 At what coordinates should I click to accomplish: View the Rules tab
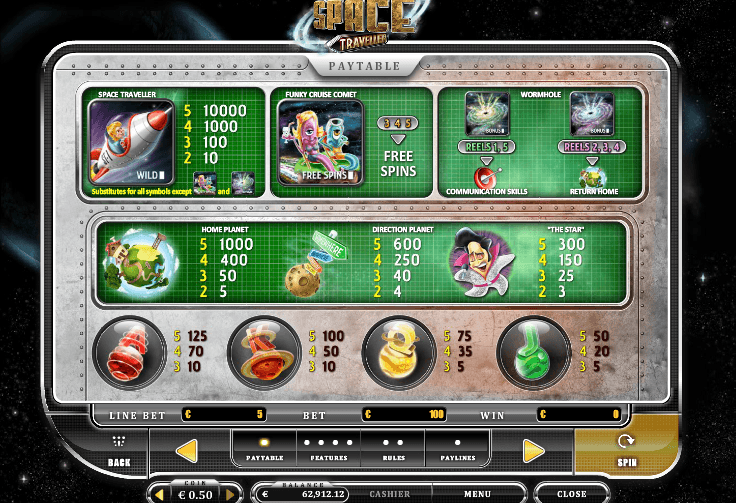pos(393,449)
